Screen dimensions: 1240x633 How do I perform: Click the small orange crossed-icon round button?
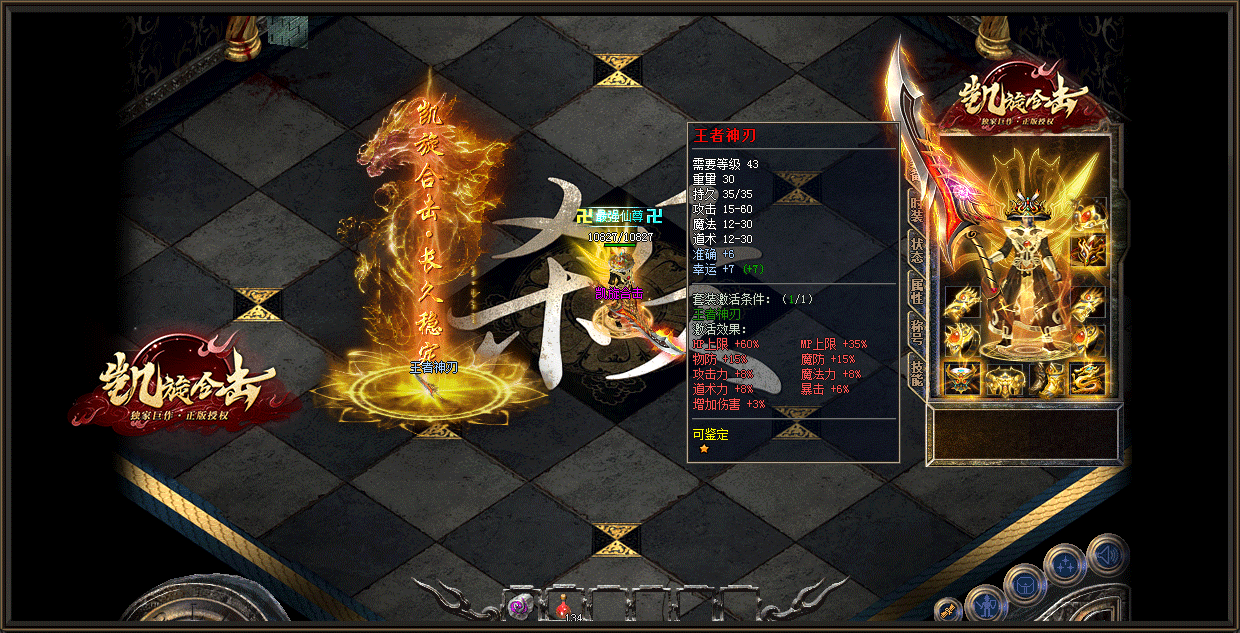[948, 610]
